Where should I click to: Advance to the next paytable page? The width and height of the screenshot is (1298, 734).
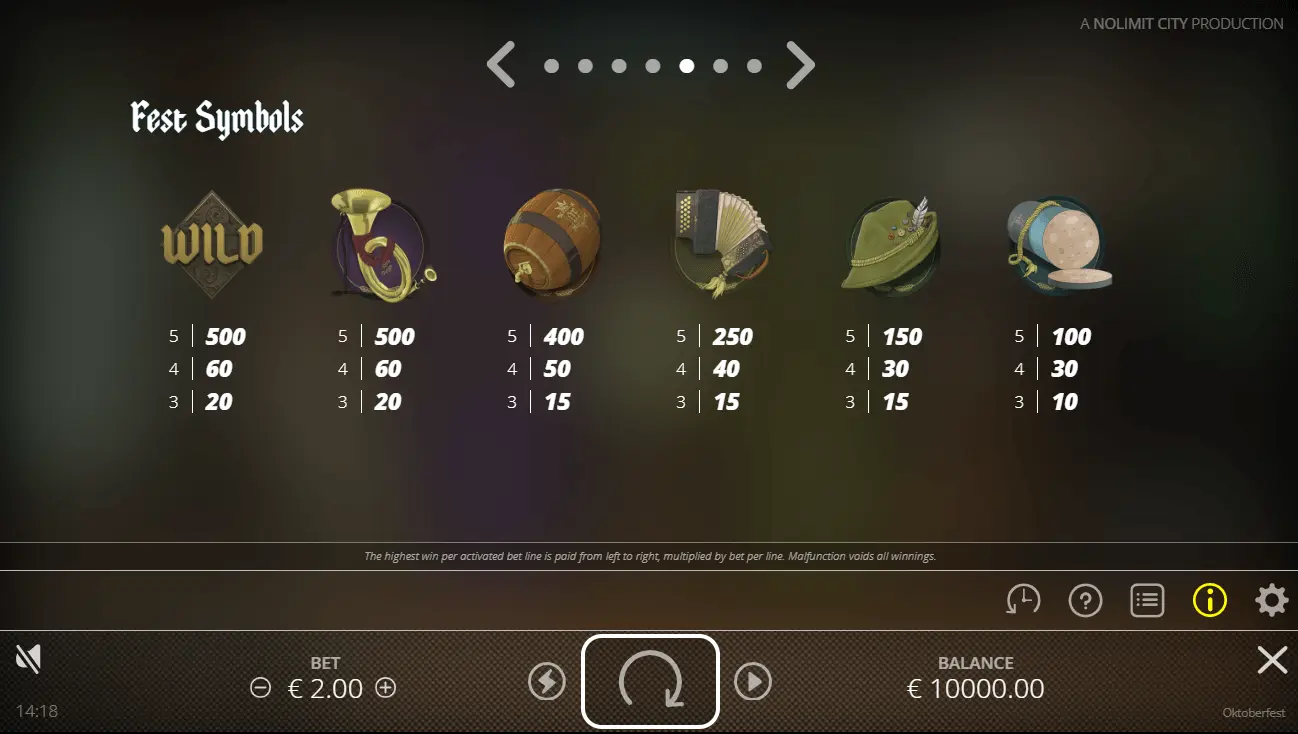(800, 66)
